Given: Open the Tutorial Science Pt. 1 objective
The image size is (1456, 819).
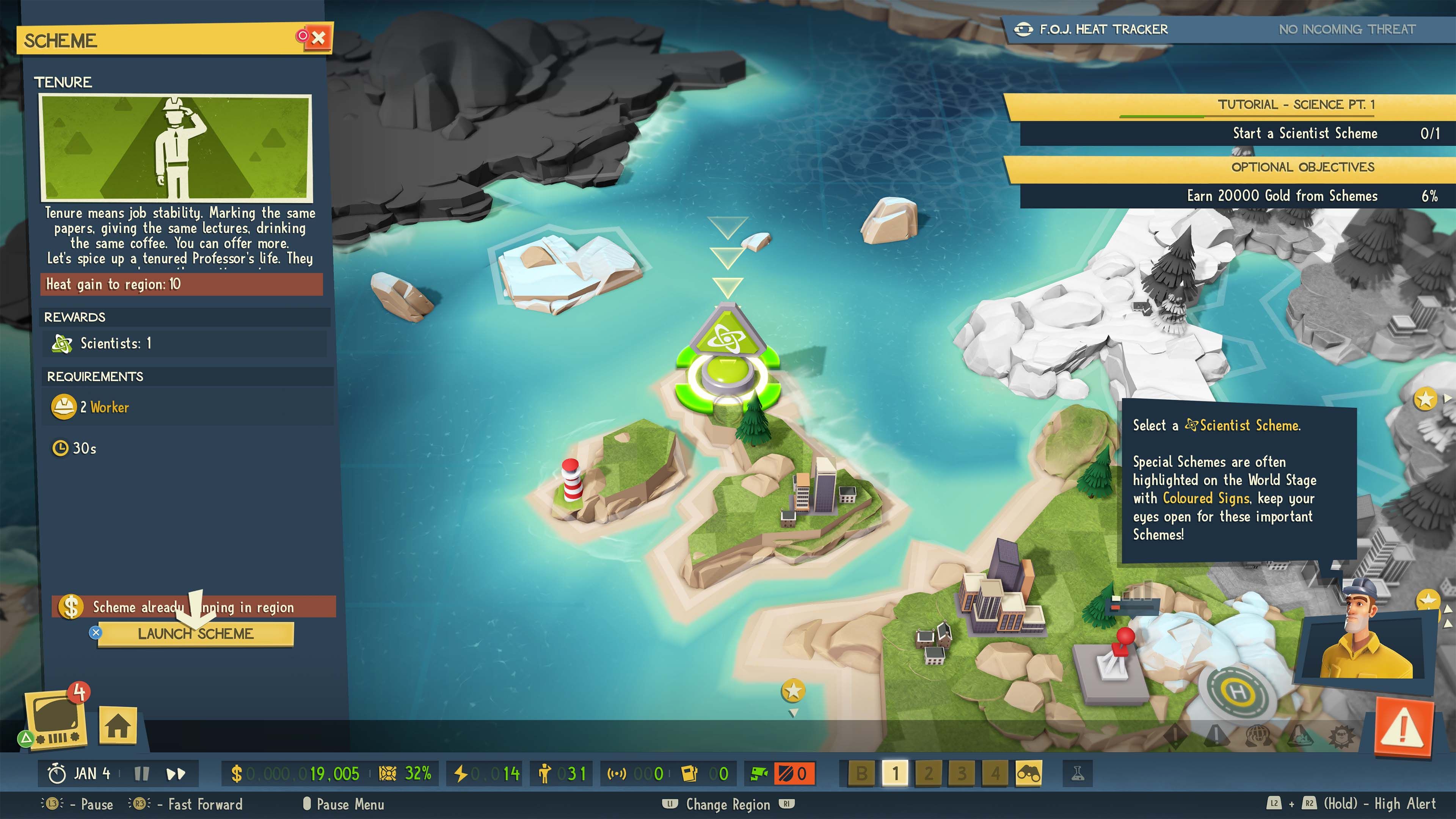Looking at the screenshot, I should 1296,105.
